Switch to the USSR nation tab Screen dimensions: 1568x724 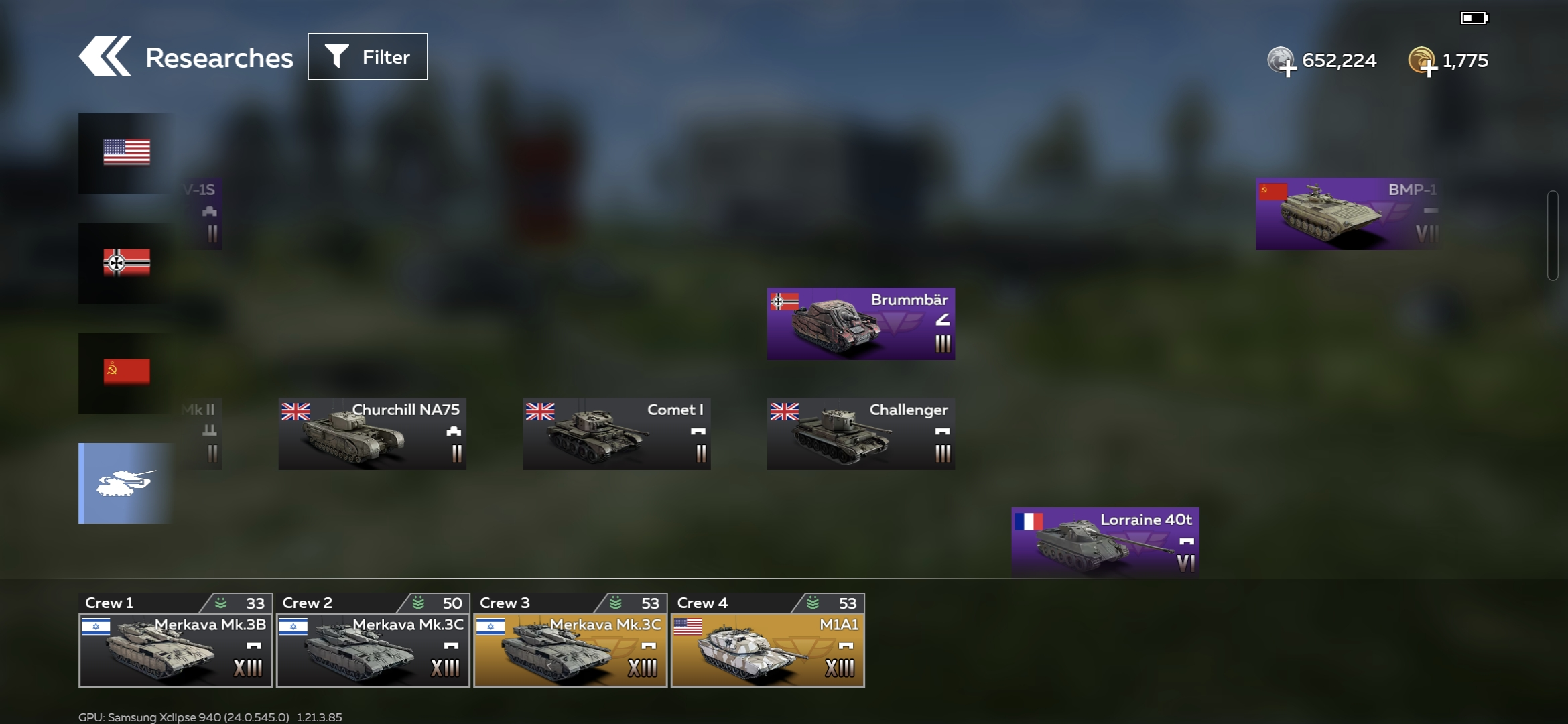pyautogui.click(x=126, y=373)
